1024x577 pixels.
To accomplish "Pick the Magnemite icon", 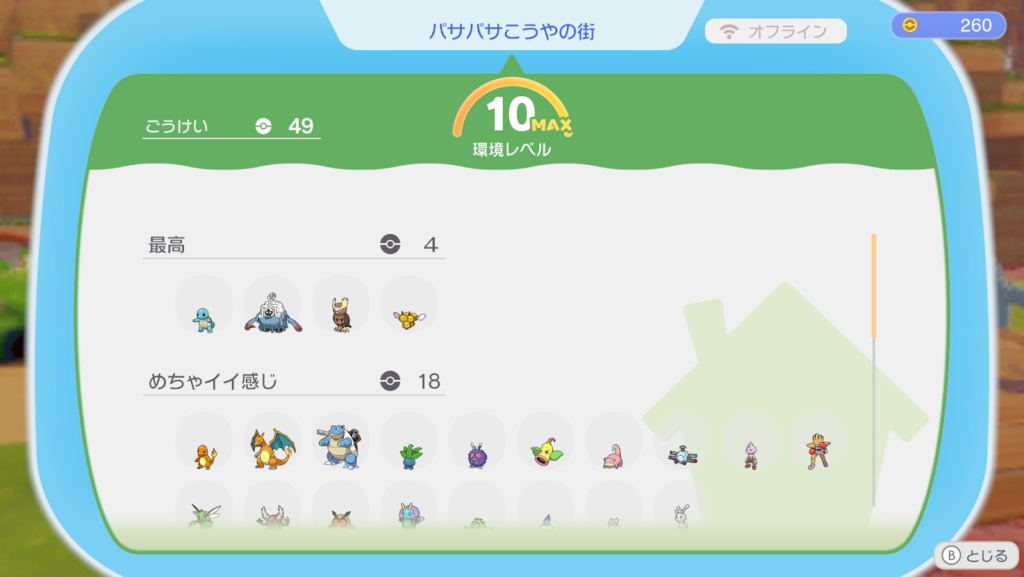I will 682,456.
